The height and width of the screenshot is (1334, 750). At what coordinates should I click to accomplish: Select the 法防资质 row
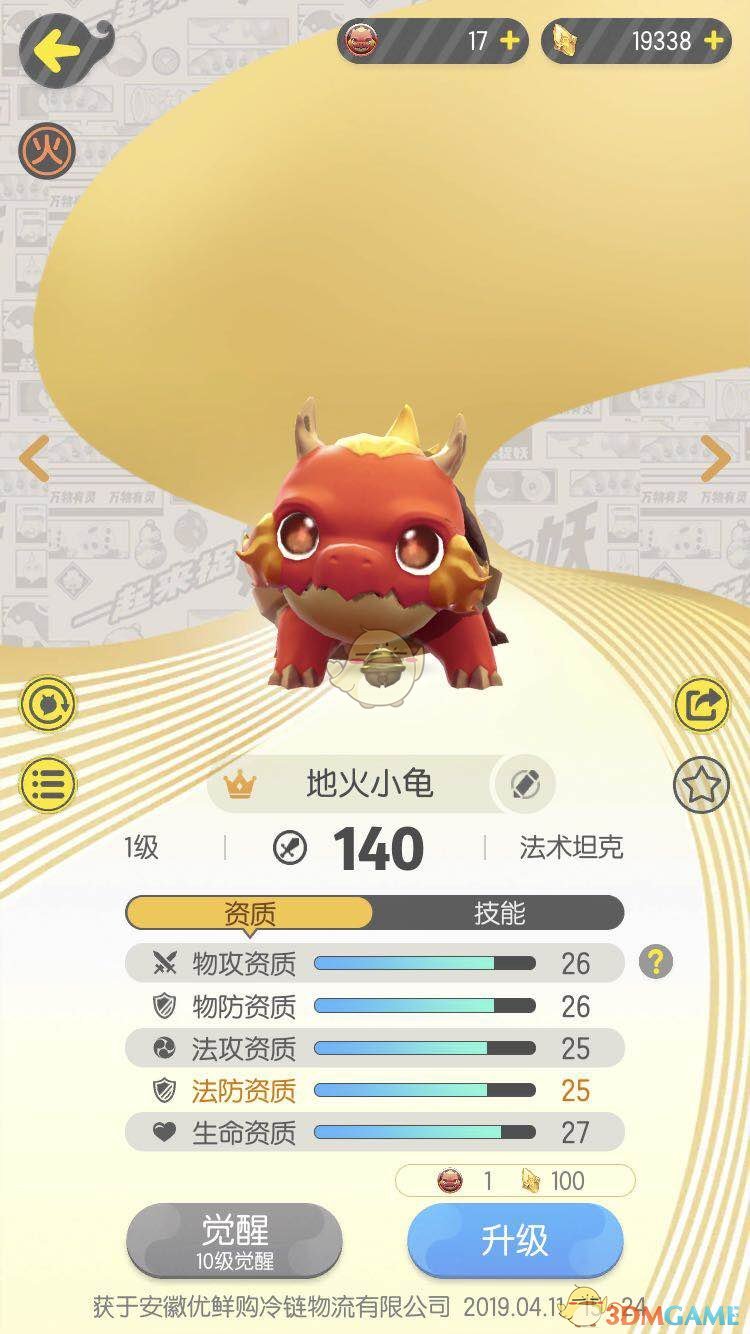374,1090
